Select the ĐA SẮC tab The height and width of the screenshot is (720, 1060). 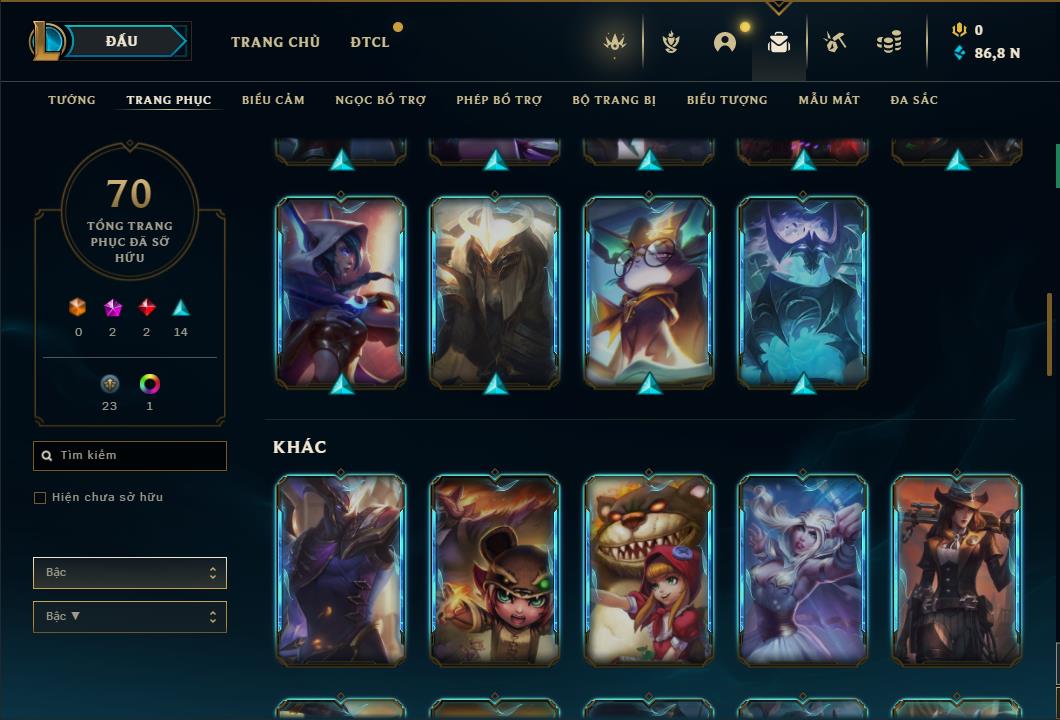(914, 100)
